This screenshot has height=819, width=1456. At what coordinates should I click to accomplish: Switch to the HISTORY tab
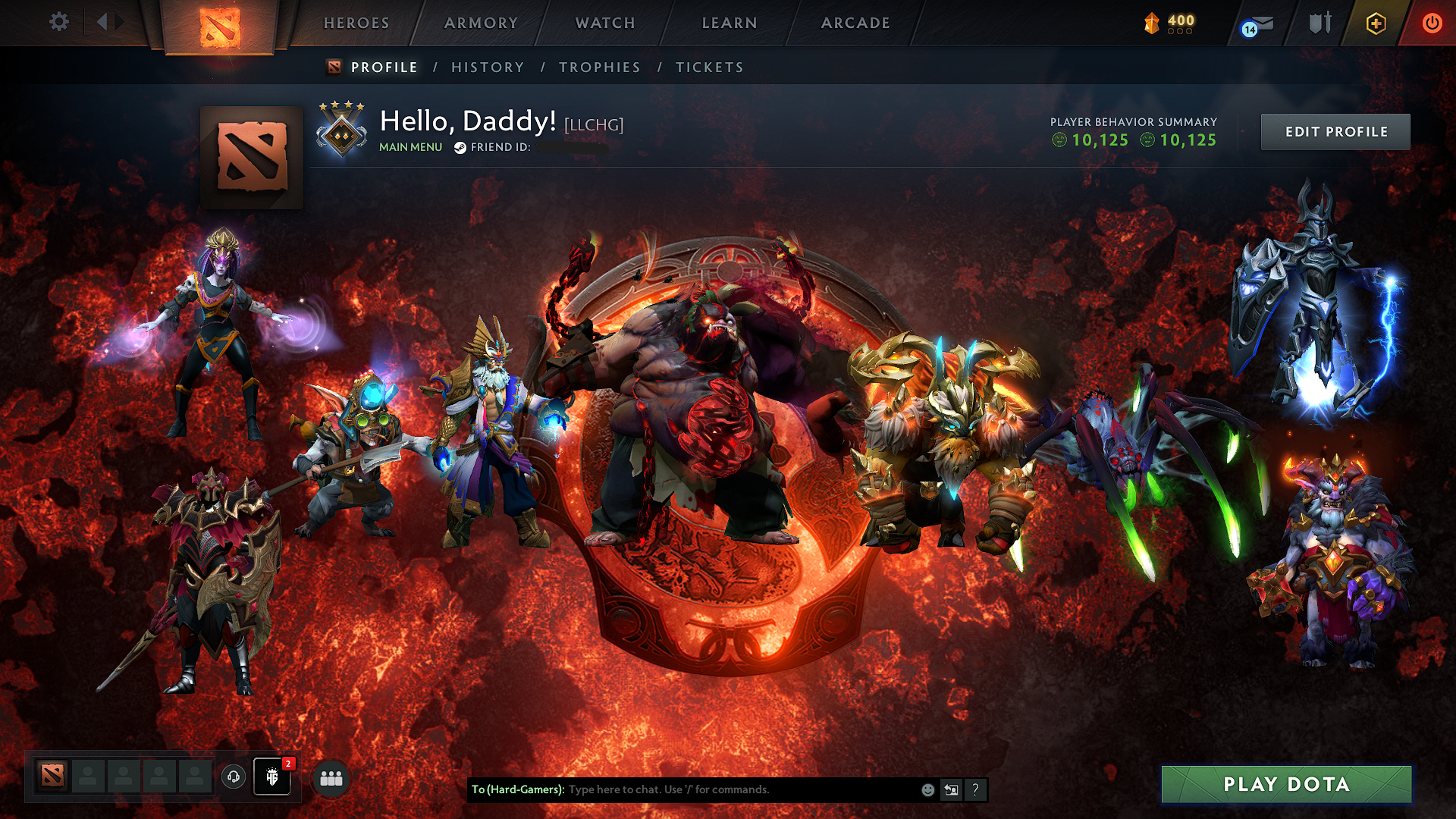488,67
